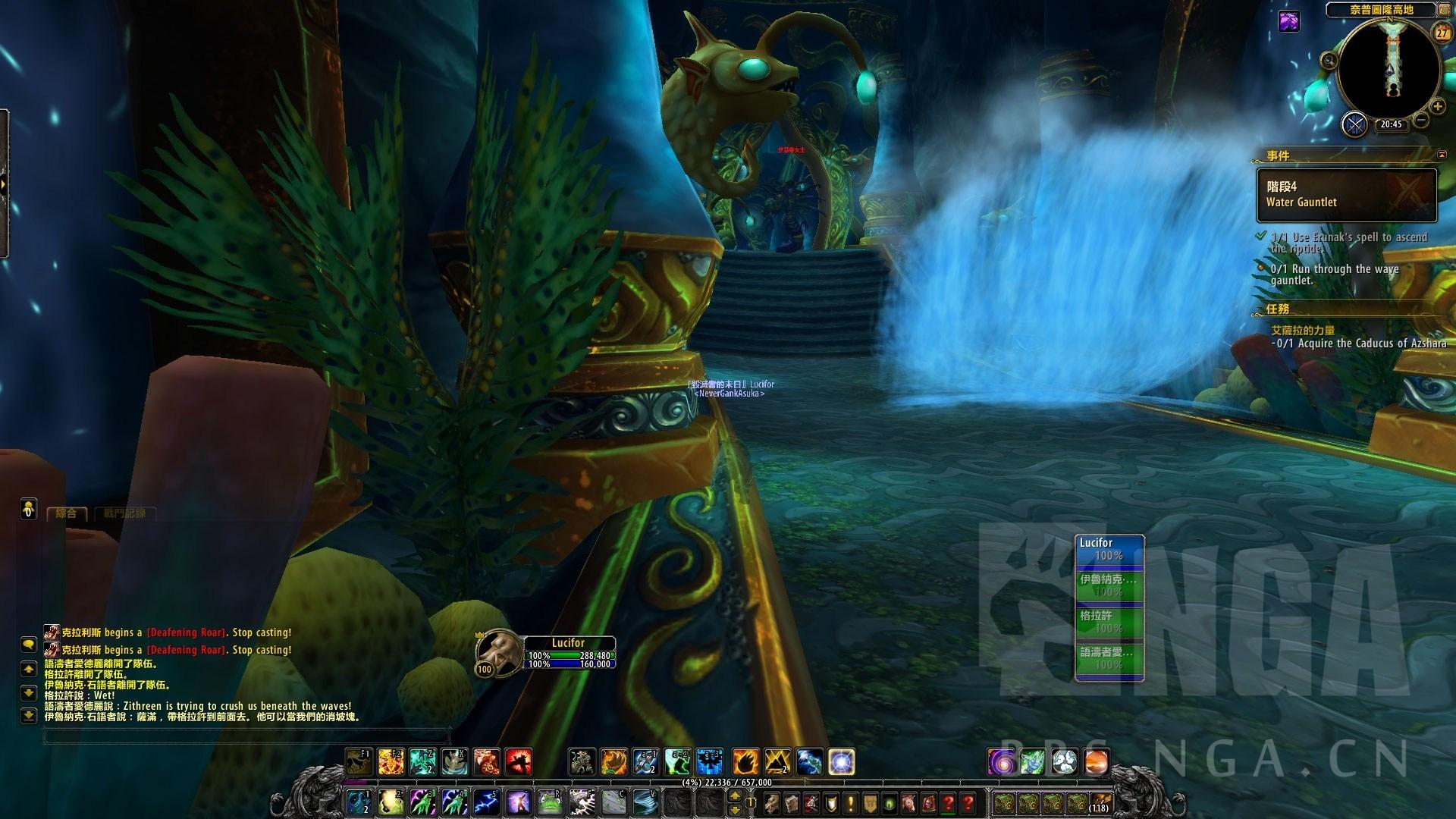Click the Lucifor player portrait
Image resolution: width=1456 pixels, height=819 pixels.
tap(499, 650)
